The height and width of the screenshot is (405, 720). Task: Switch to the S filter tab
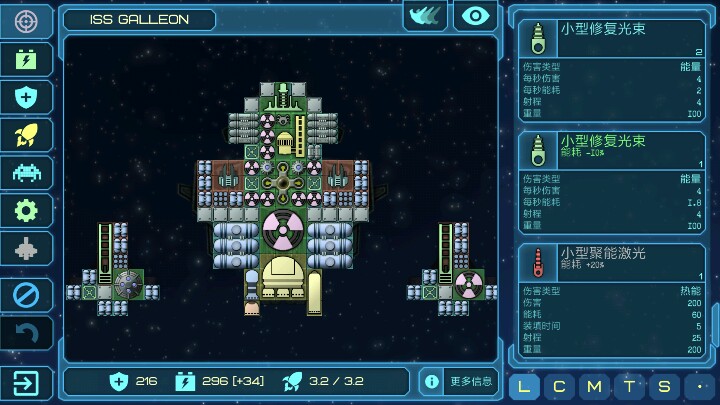click(662, 386)
